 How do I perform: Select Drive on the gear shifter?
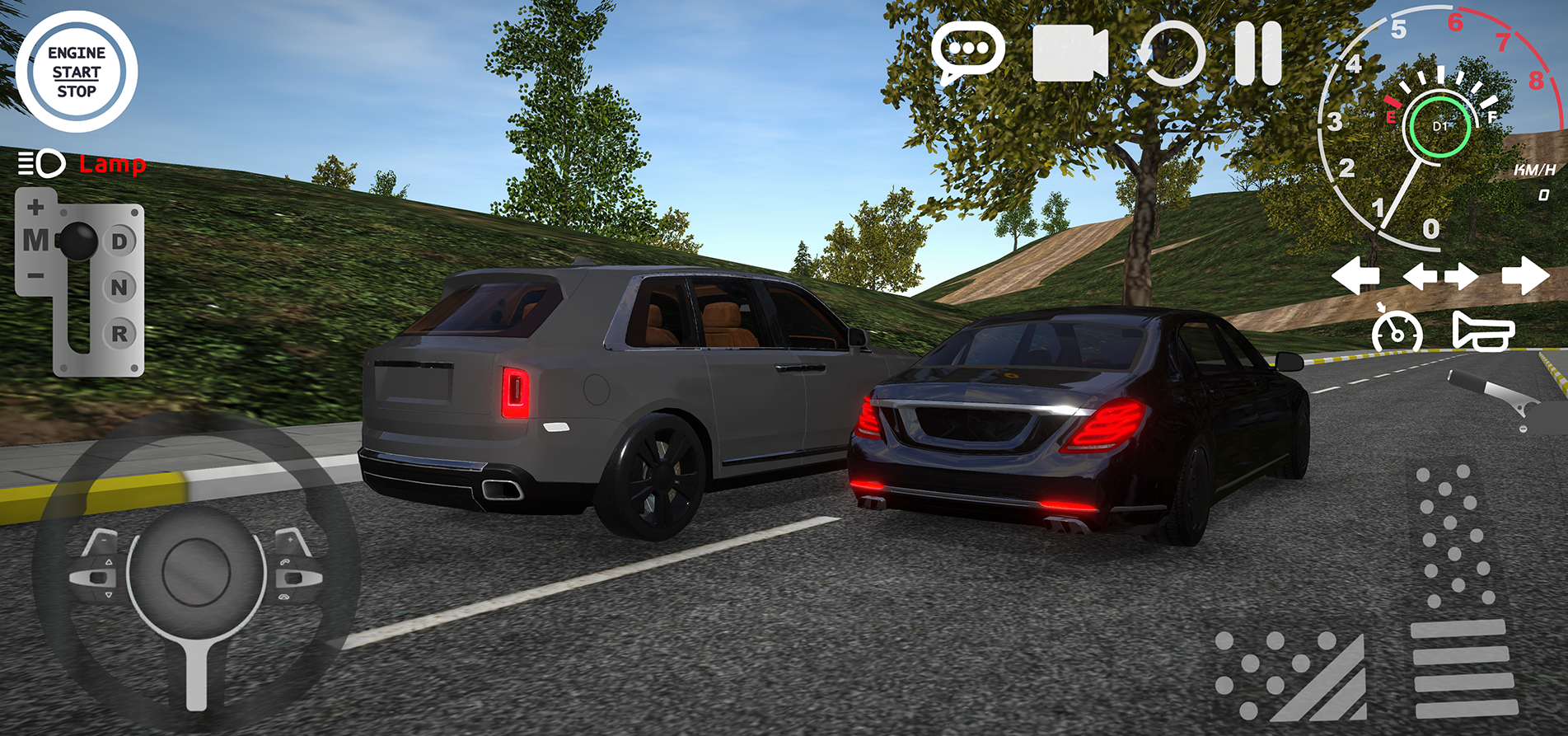click(x=120, y=240)
